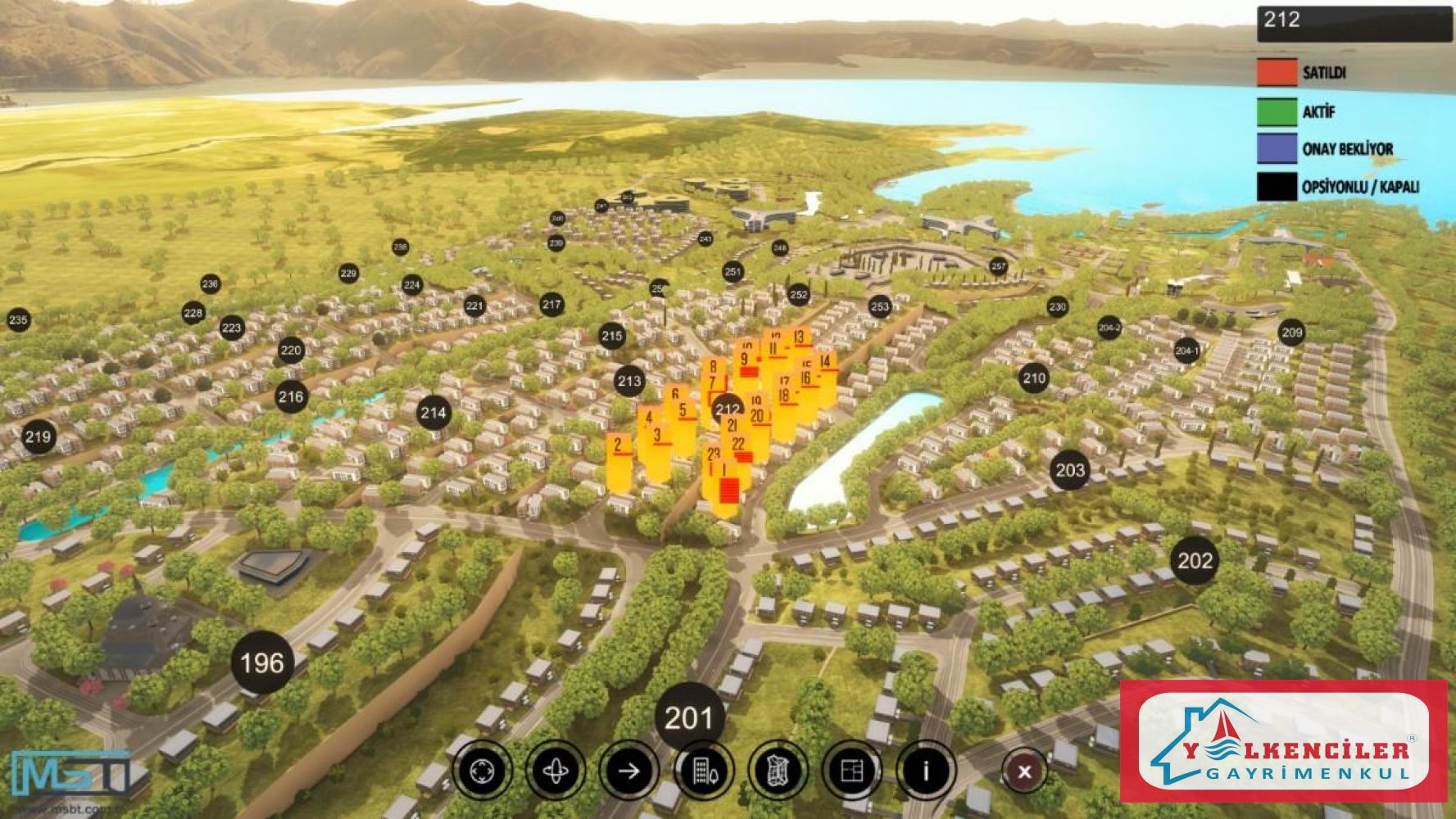Select the folded site map icon
Image resolution: width=1456 pixels, height=819 pixels.
(x=778, y=771)
